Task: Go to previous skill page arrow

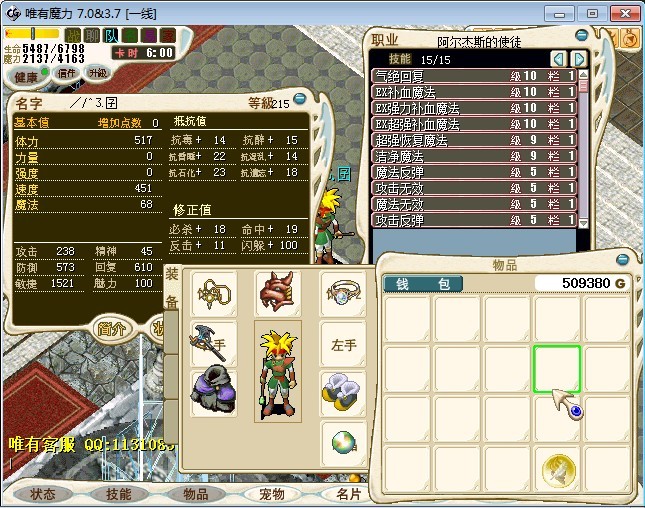Action: coord(558,59)
